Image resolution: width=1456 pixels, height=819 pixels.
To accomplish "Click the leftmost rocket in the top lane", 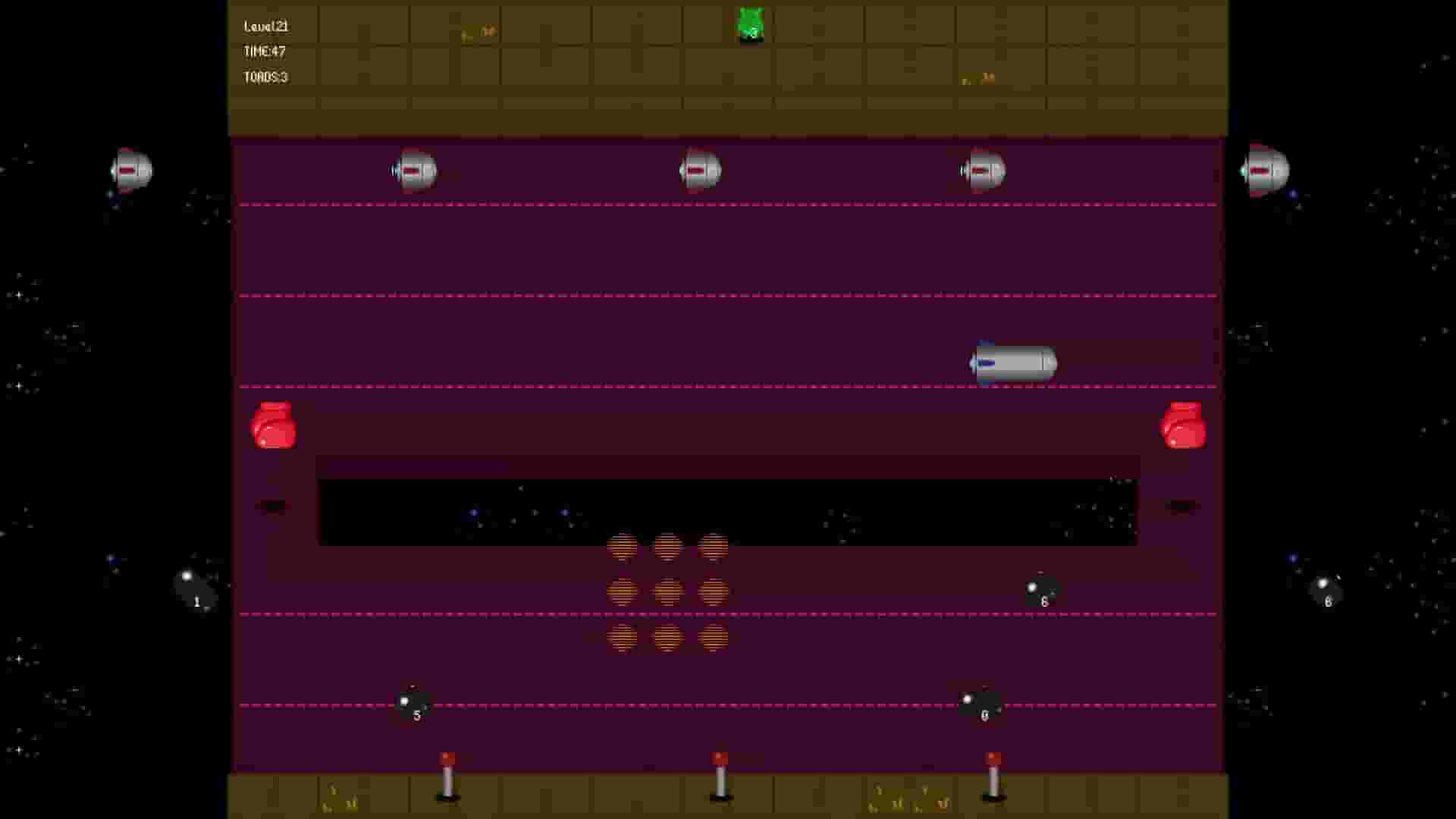I will [413, 171].
